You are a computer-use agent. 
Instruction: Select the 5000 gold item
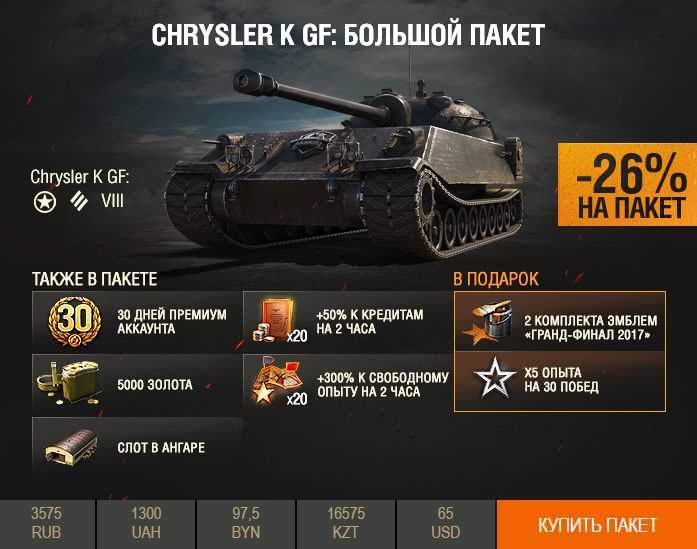coord(137,384)
